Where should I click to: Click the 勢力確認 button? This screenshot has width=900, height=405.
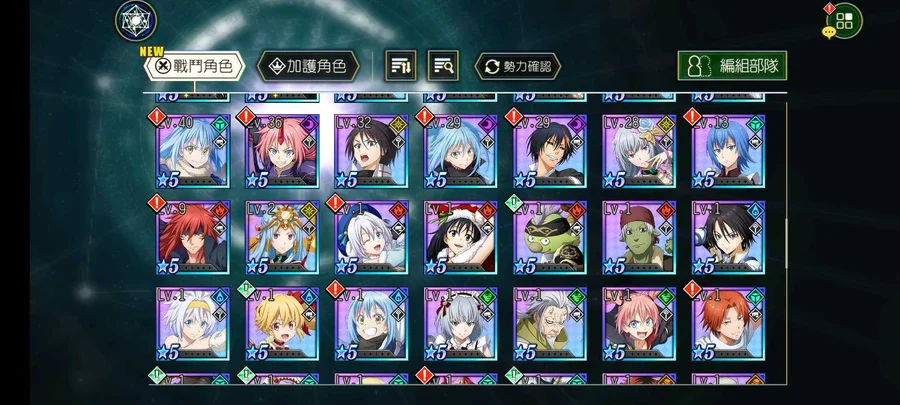[517, 66]
